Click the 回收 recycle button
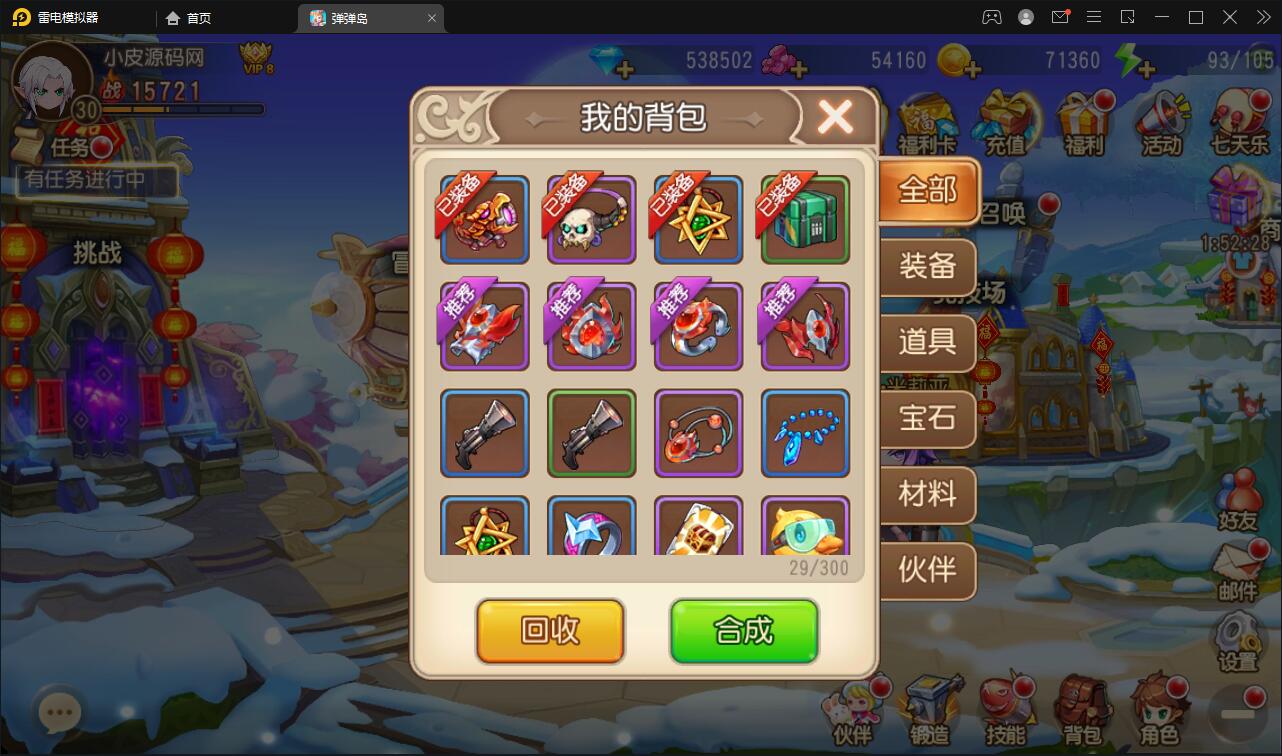The height and width of the screenshot is (756, 1282). (x=550, y=631)
